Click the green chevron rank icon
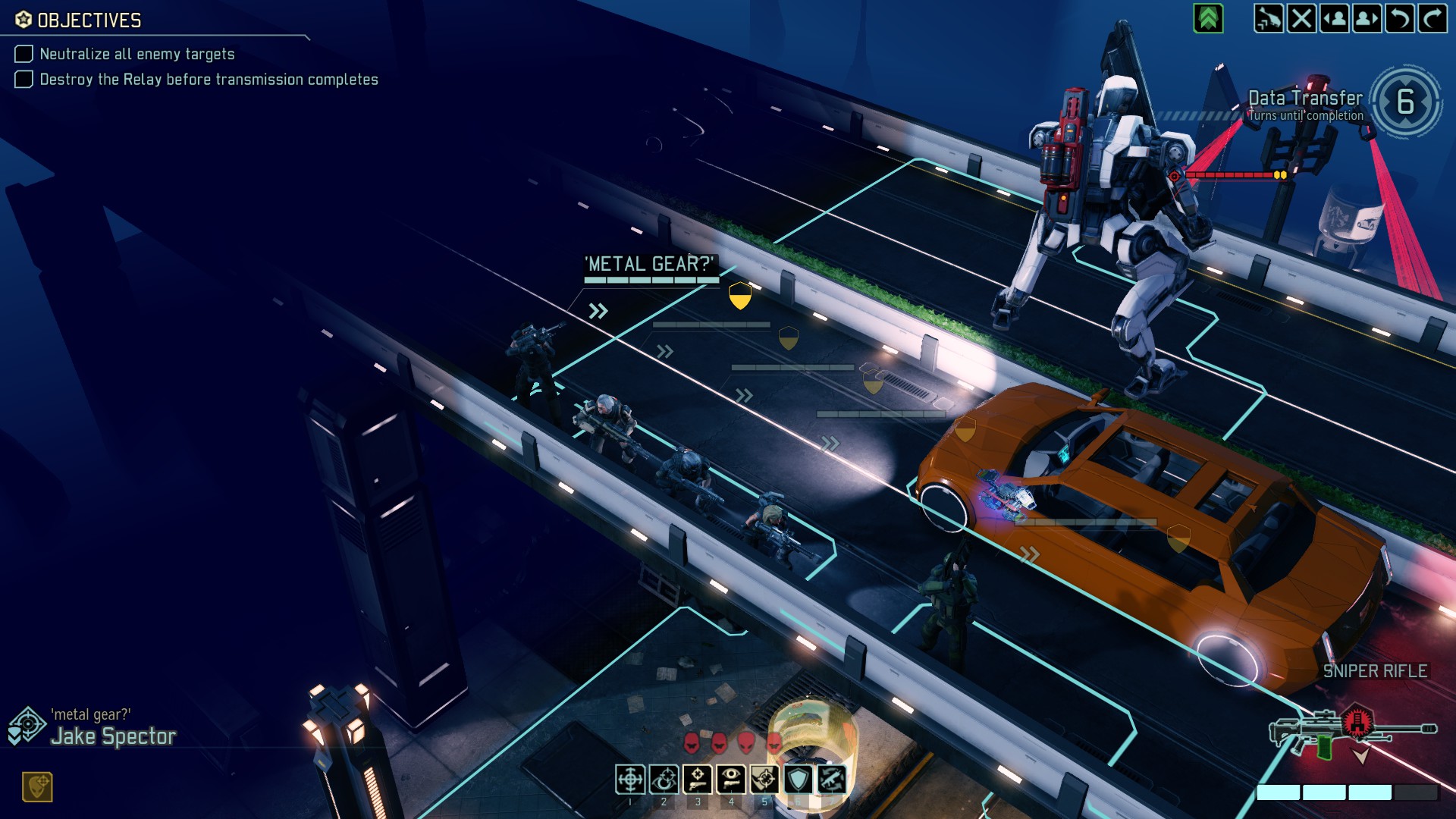The width and height of the screenshot is (1456, 819). tap(1208, 18)
